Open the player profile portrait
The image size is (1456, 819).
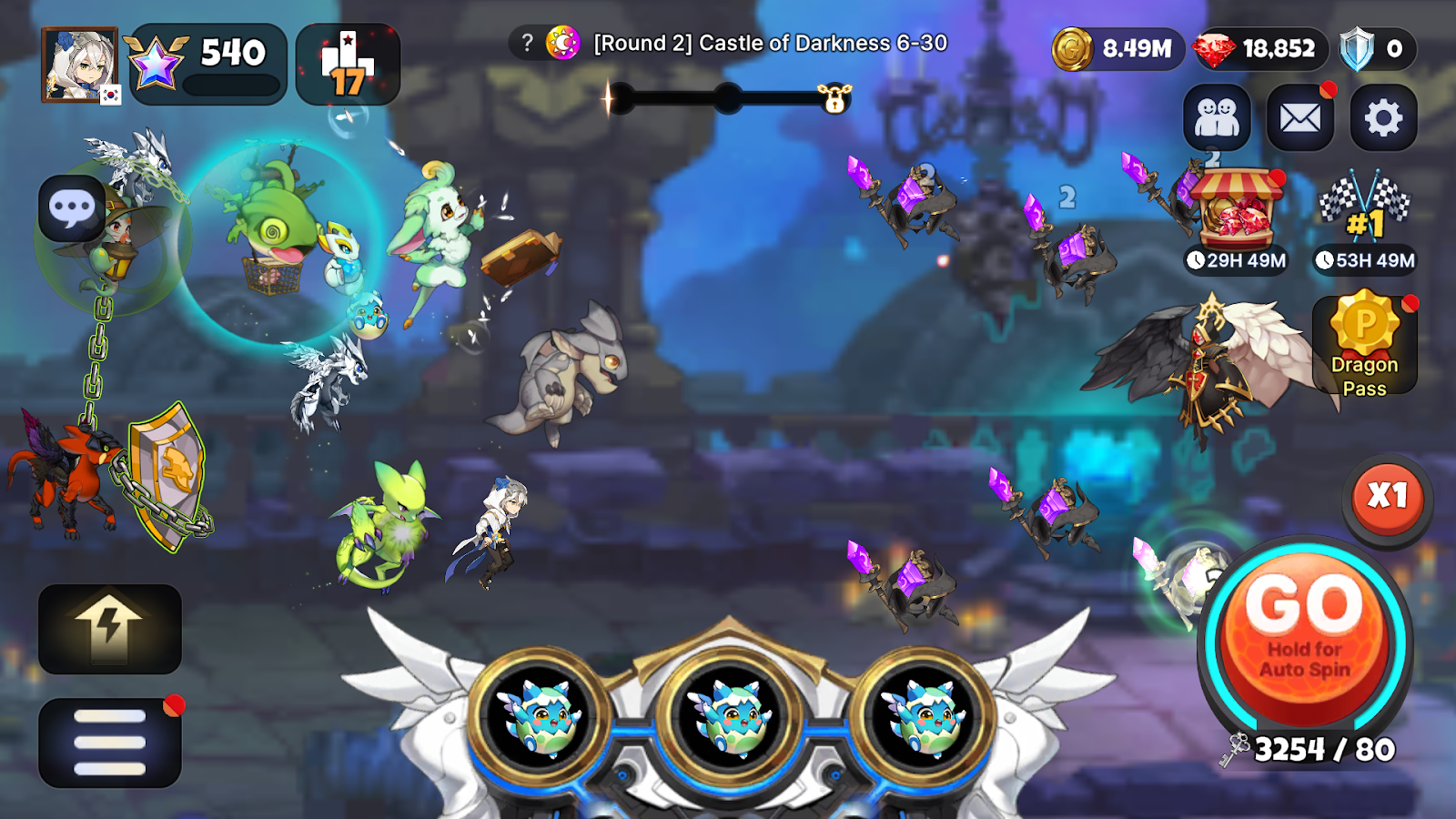(80, 65)
